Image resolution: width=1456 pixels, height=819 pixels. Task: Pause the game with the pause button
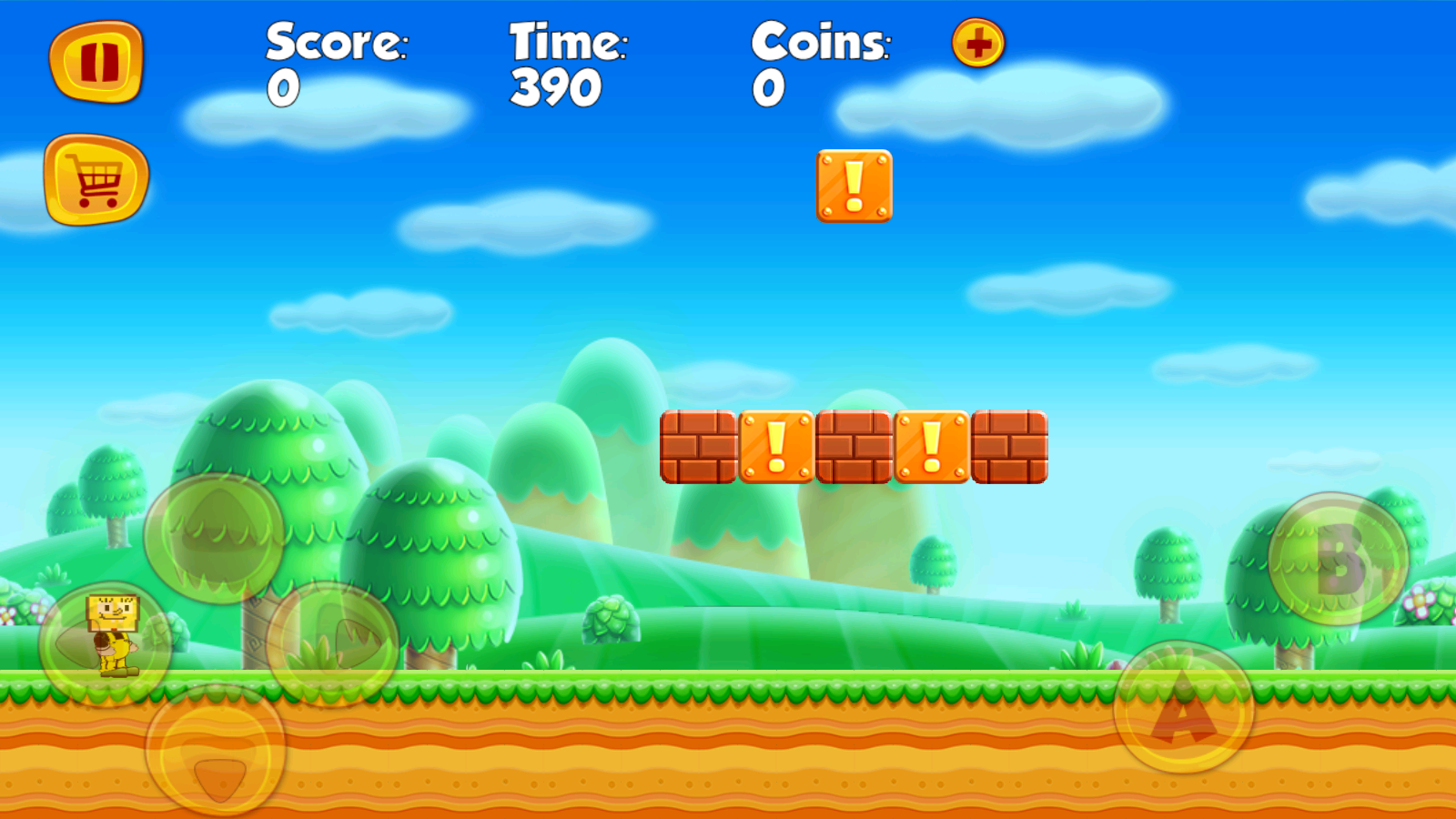[x=96, y=61]
